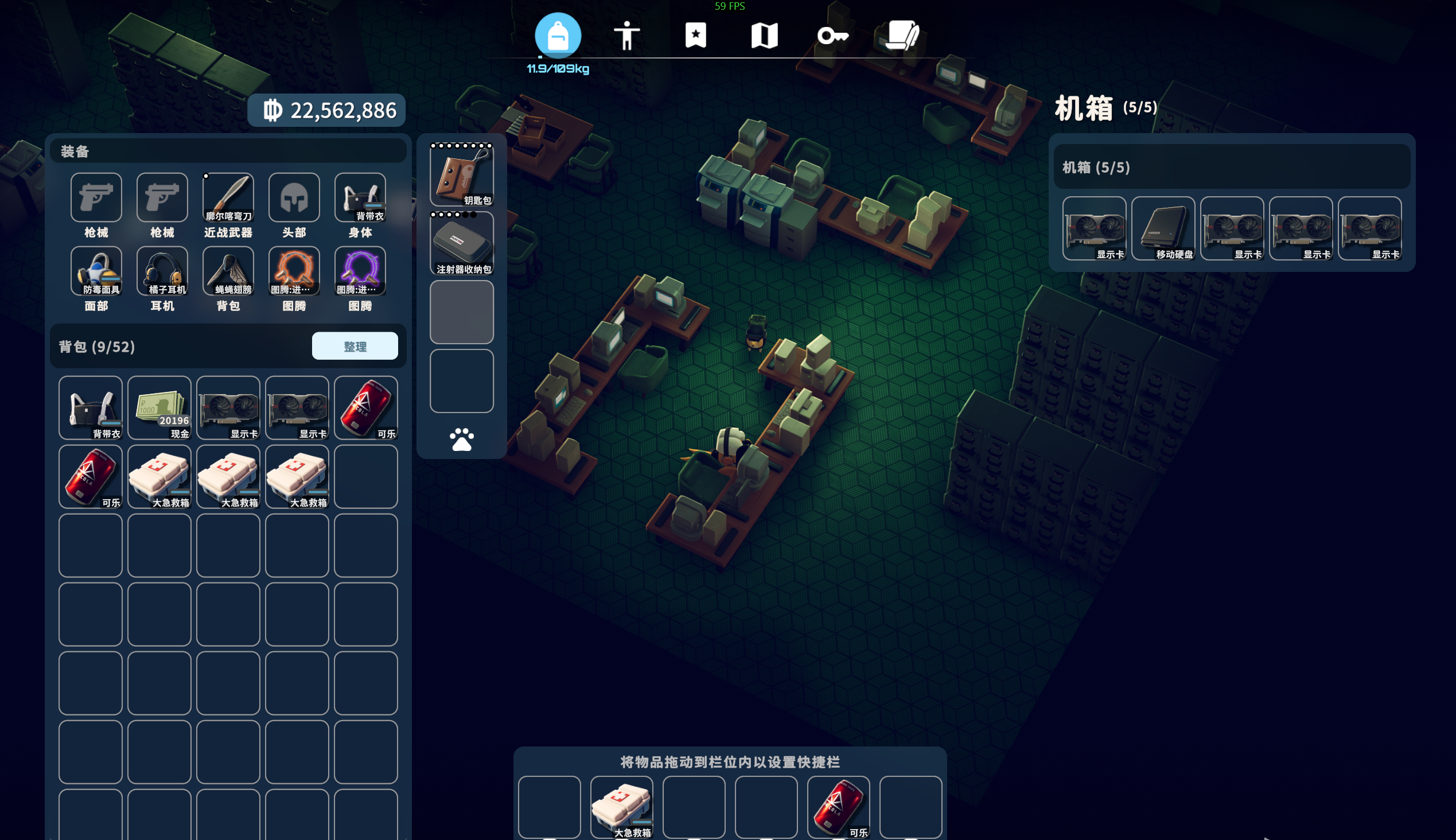
Task: Select the 廓尔喀弯刀 melee weapon slot
Action: (228, 197)
